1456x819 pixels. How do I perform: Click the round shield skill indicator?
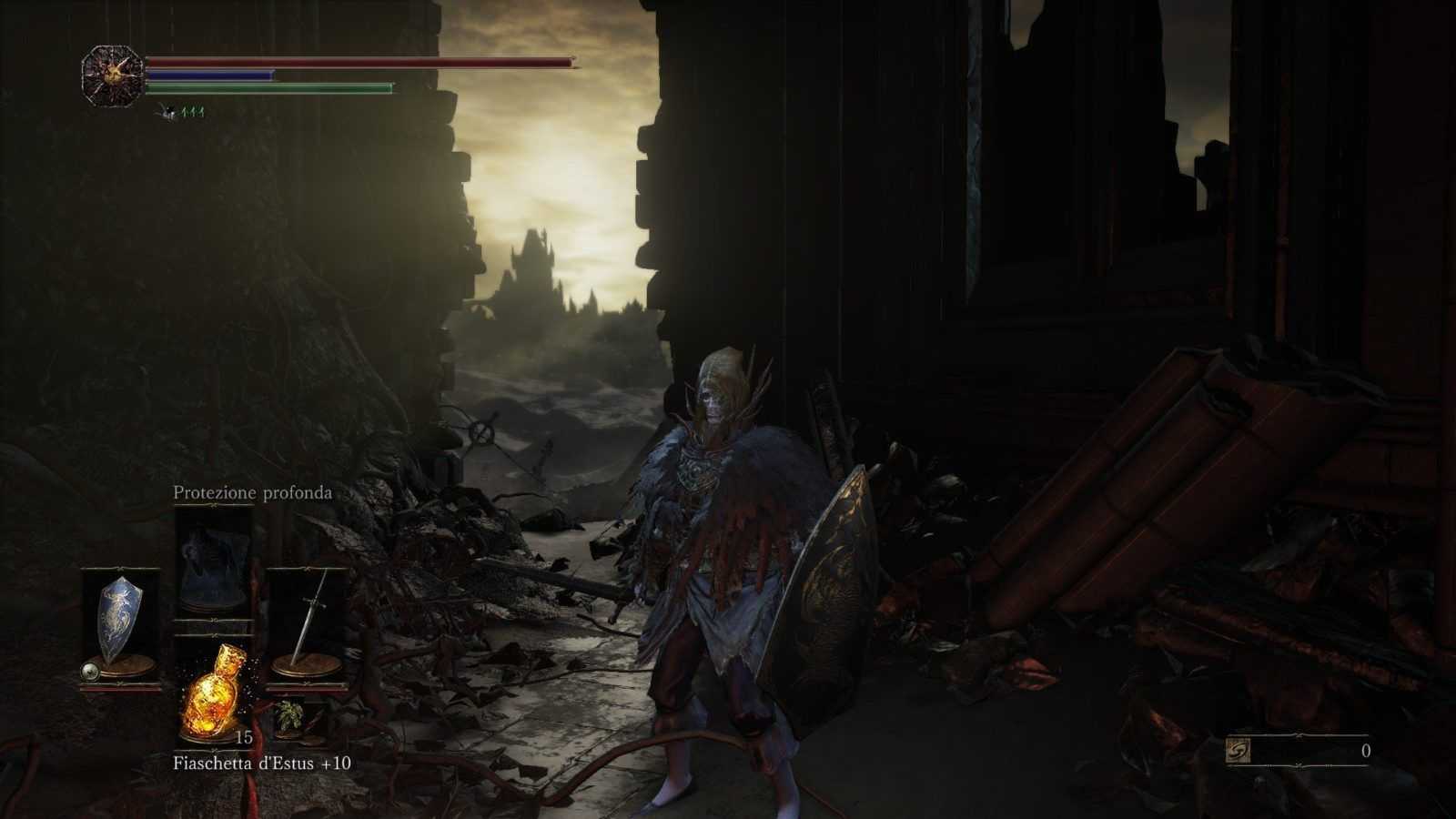pyautogui.click(x=90, y=672)
